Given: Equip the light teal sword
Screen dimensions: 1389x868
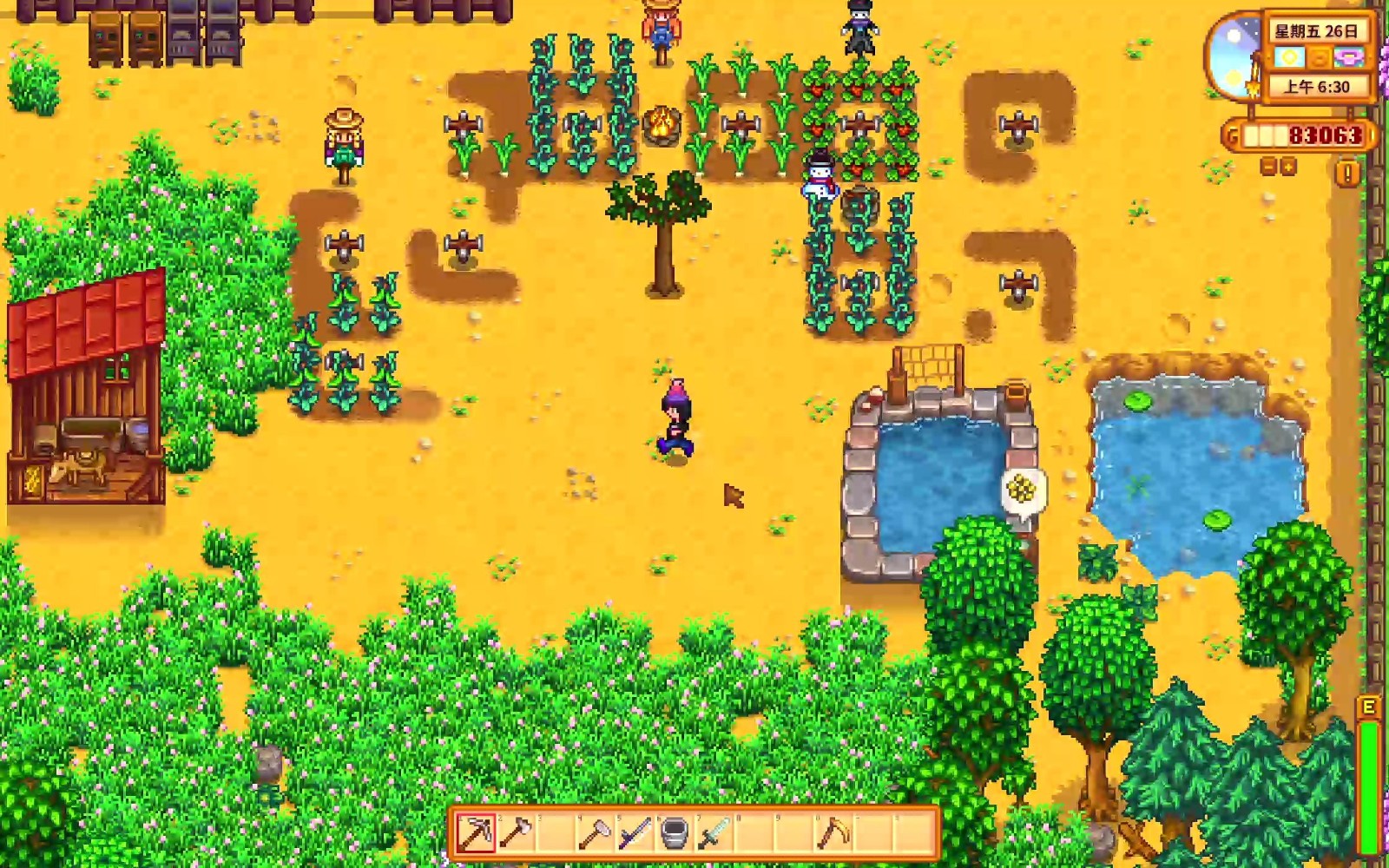Looking at the screenshot, I should coord(714,833).
